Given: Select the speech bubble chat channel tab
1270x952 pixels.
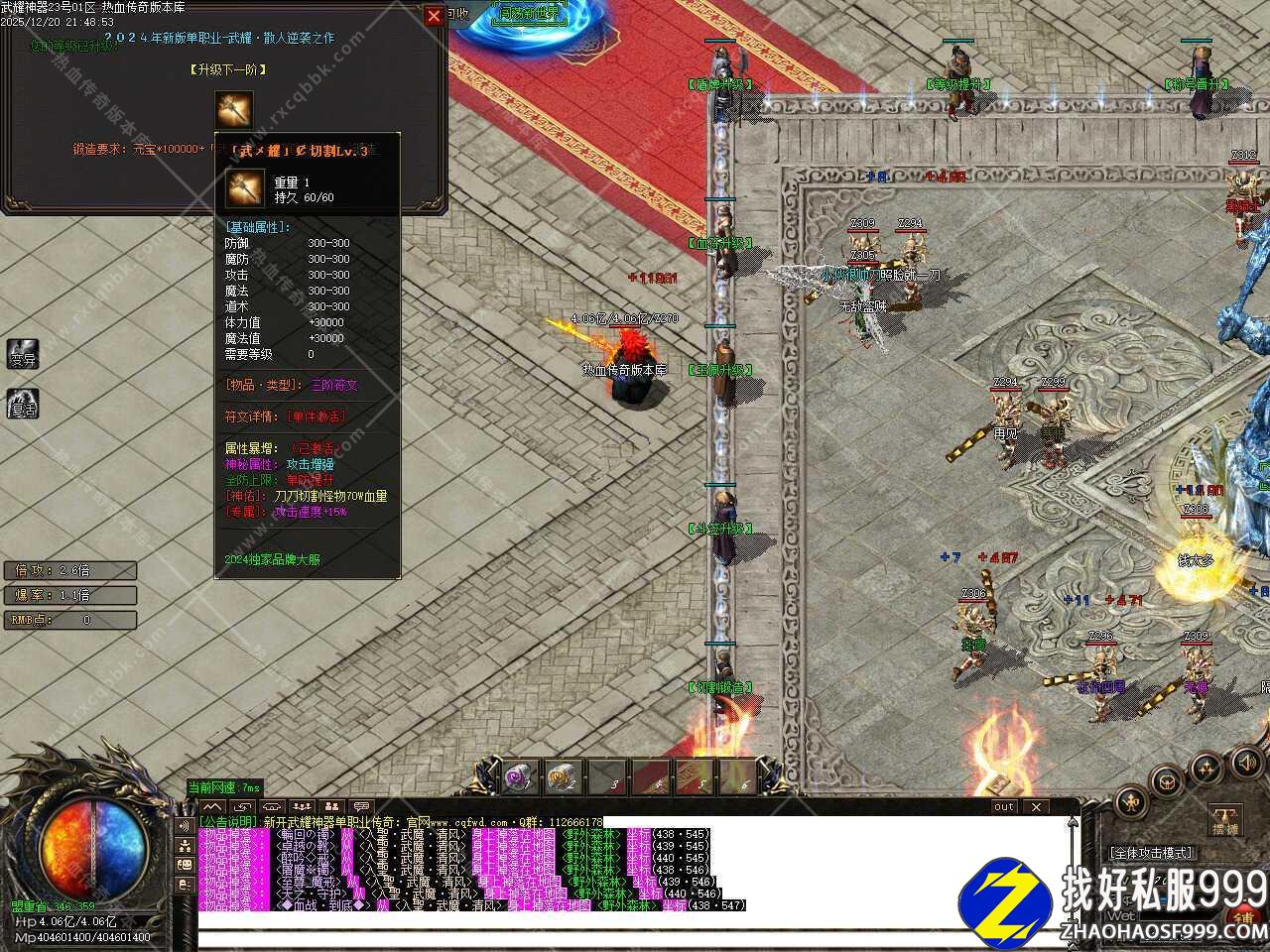Looking at the screenshot, I should (362, 807).
